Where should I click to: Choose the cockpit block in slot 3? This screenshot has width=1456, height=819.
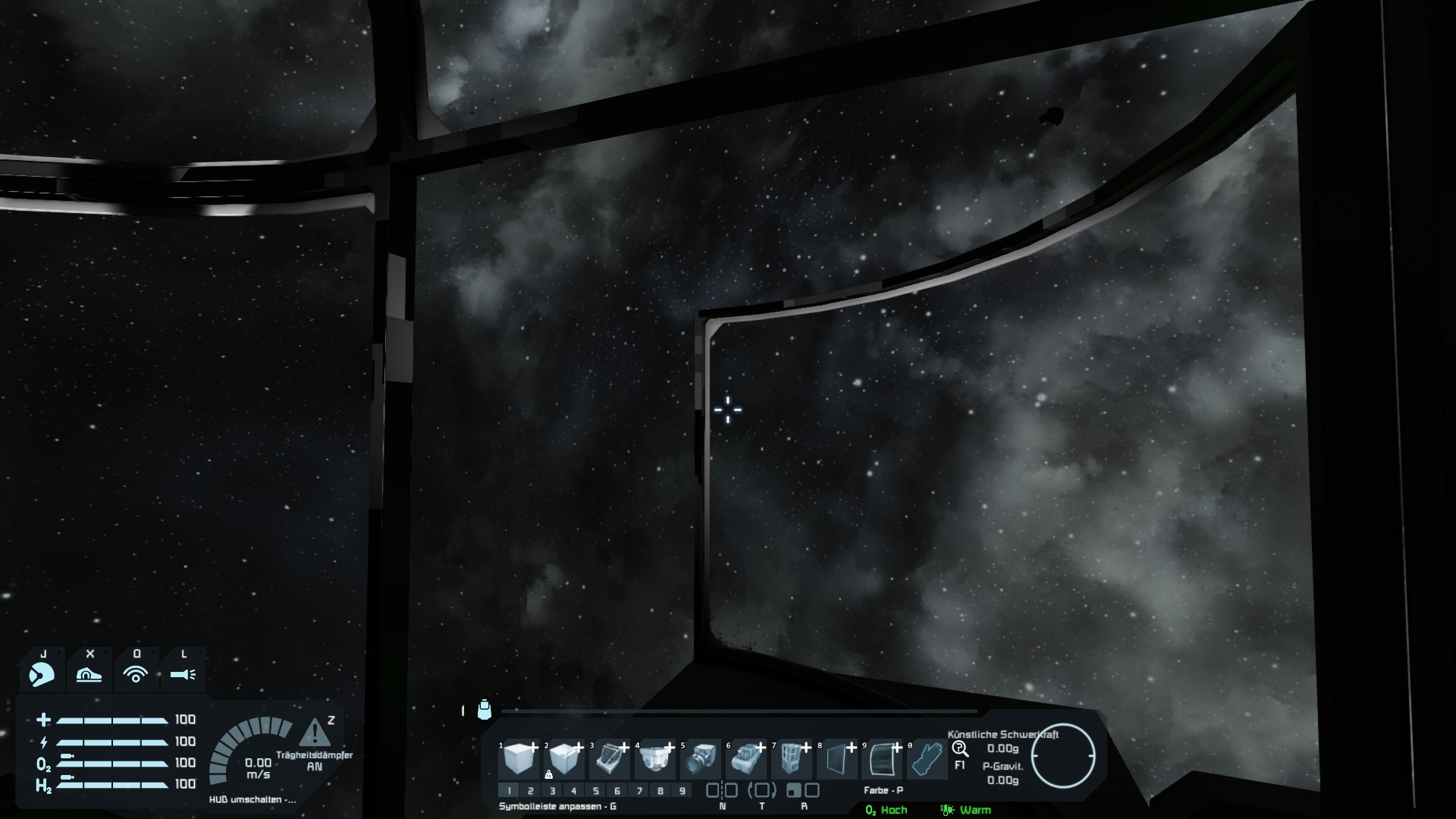coord(610,758)
